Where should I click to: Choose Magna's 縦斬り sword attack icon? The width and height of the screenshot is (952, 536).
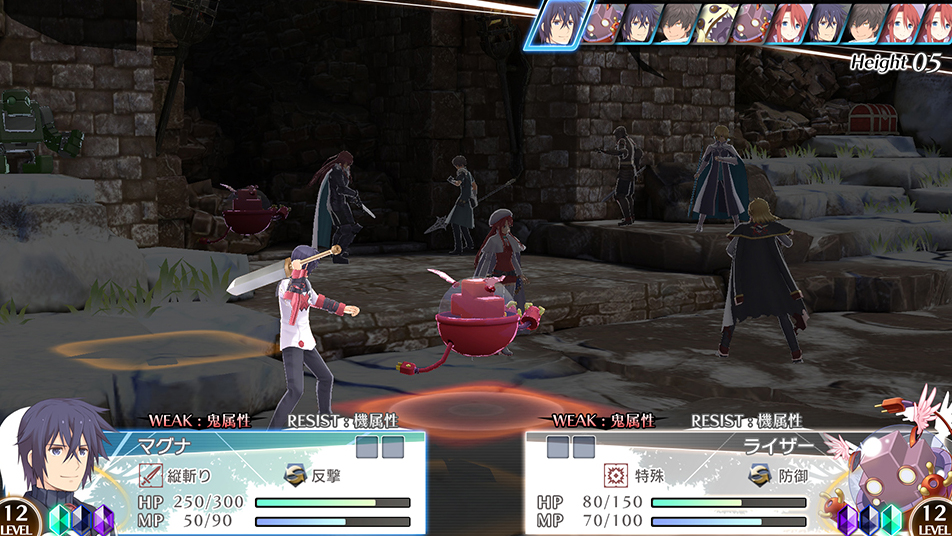(151, 476)
